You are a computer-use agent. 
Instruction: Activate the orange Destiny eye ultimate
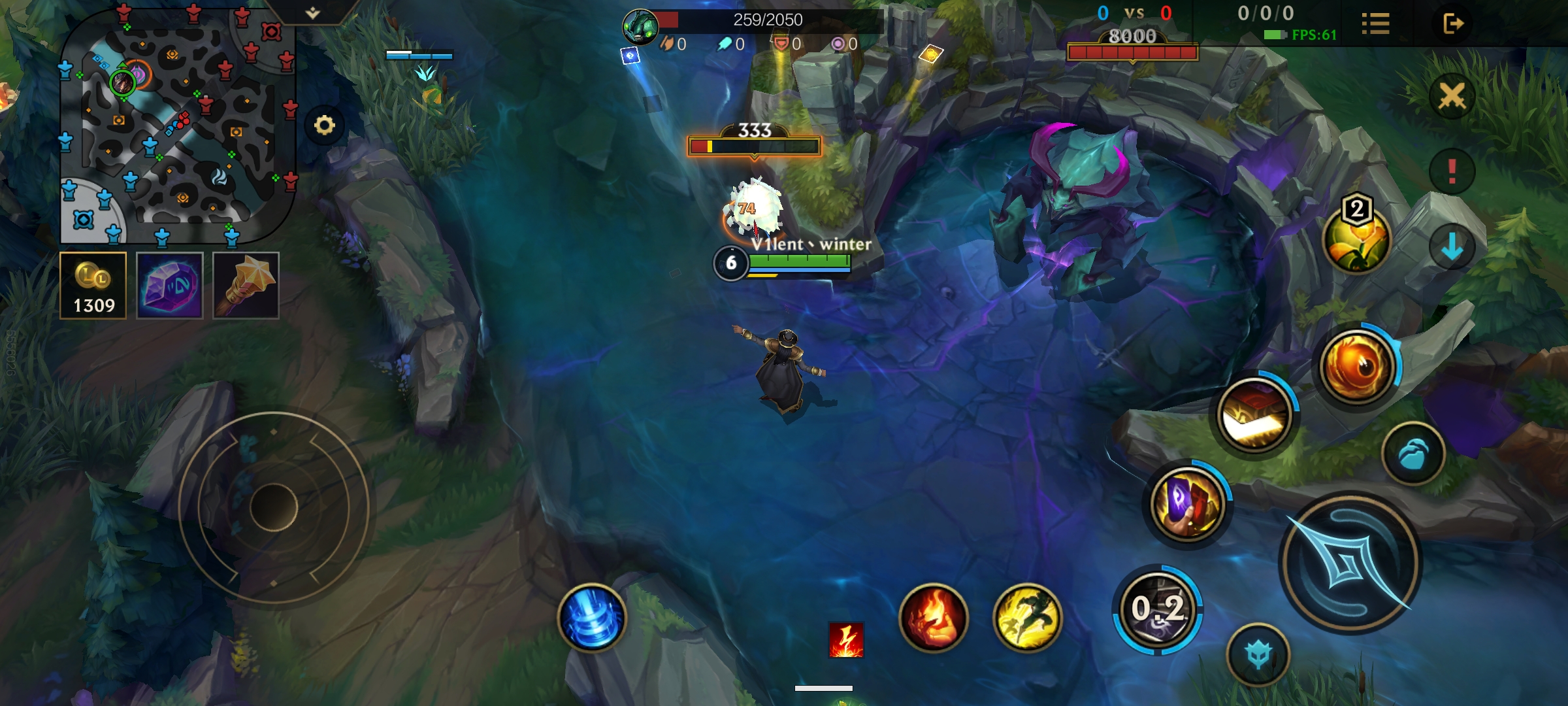coord(1358,365)
